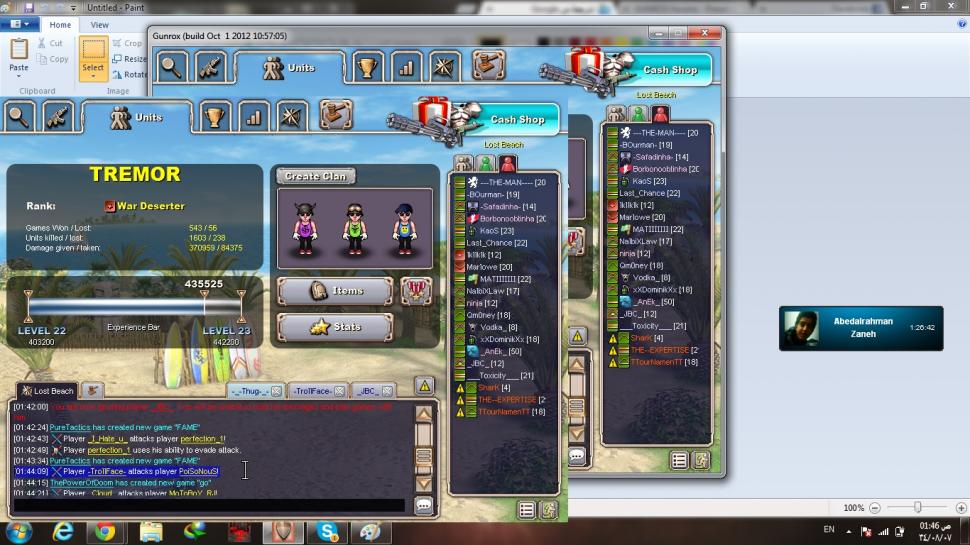Click the Paste button in Paint
Image resolution: width=970 pixels, height=545 pixels.
(19, 57)
